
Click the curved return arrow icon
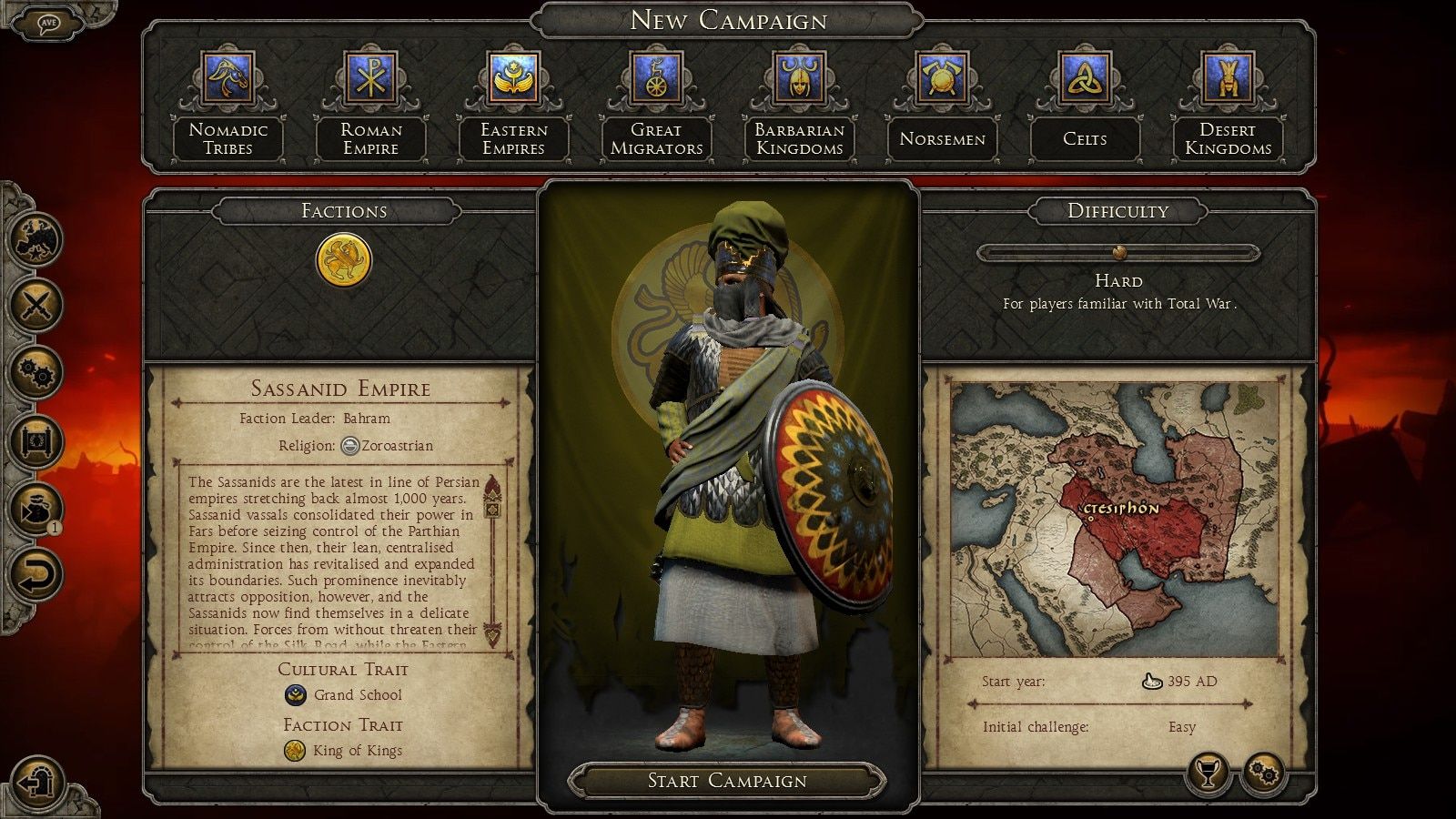pyautogui.click(x=35, y=575)
